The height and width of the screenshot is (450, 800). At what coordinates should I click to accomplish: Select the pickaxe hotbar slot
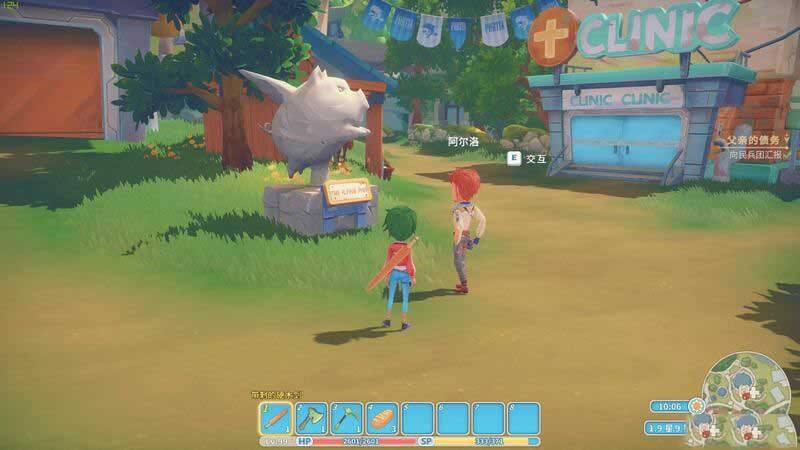(x=346, y=418)
